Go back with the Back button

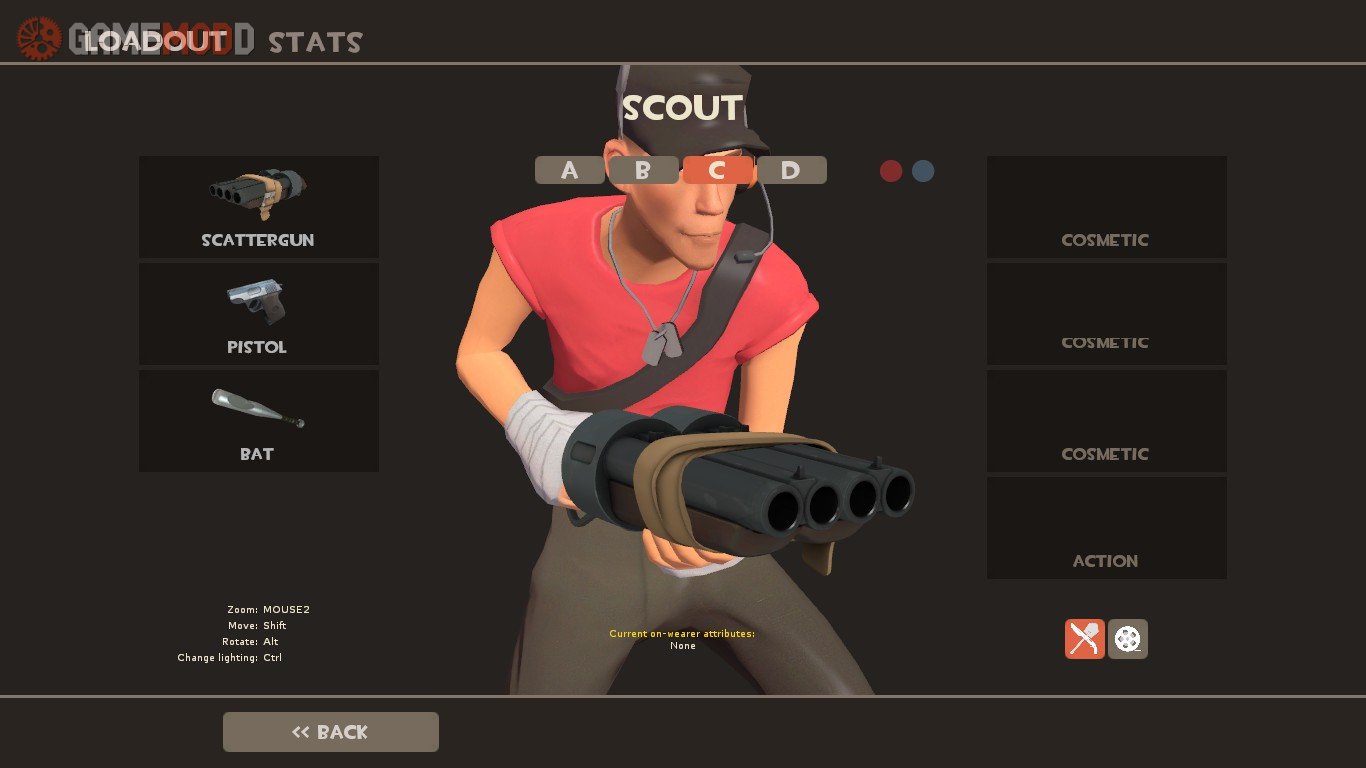click(x=330, y=732)
